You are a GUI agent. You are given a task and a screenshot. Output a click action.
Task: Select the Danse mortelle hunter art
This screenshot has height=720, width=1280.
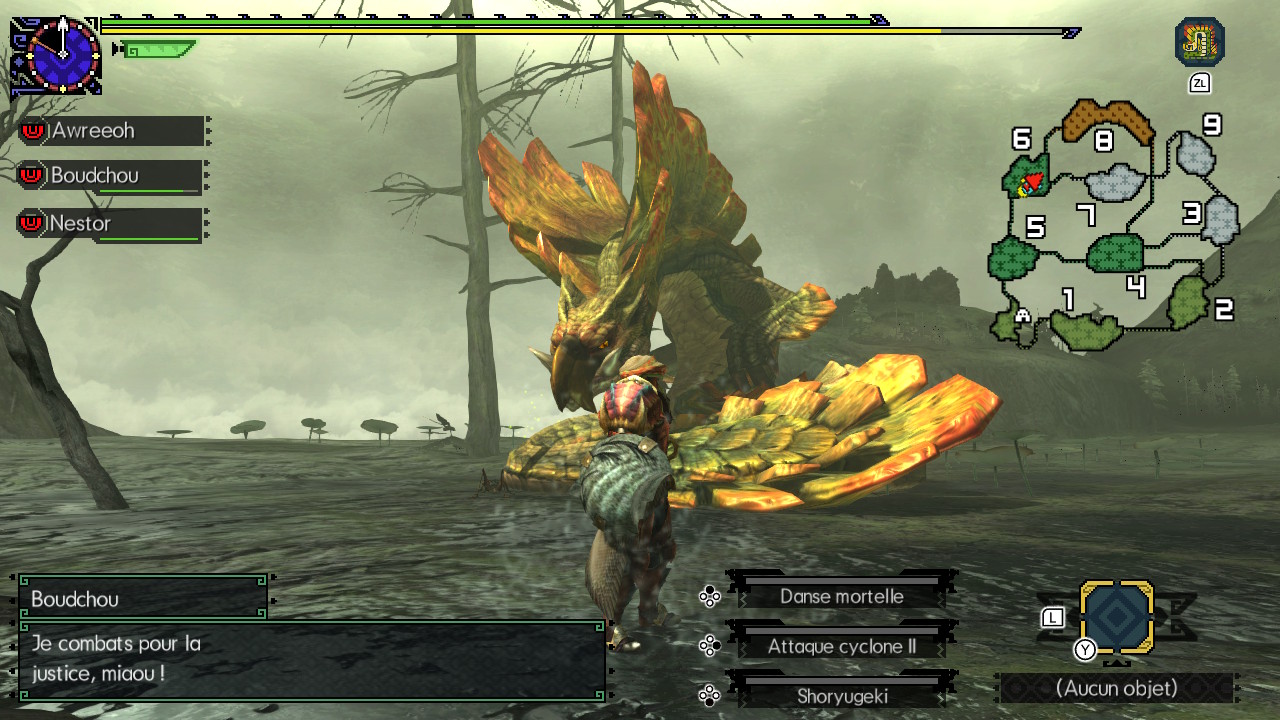coord(841,596)
